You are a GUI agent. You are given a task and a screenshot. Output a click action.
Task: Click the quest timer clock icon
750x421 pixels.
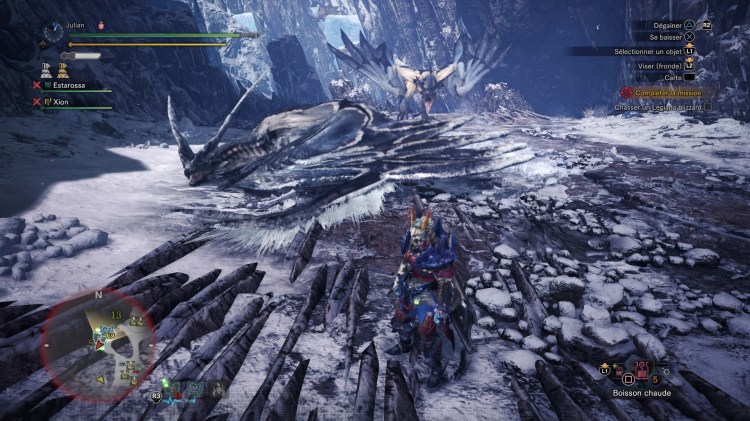[x=53, y=33]
